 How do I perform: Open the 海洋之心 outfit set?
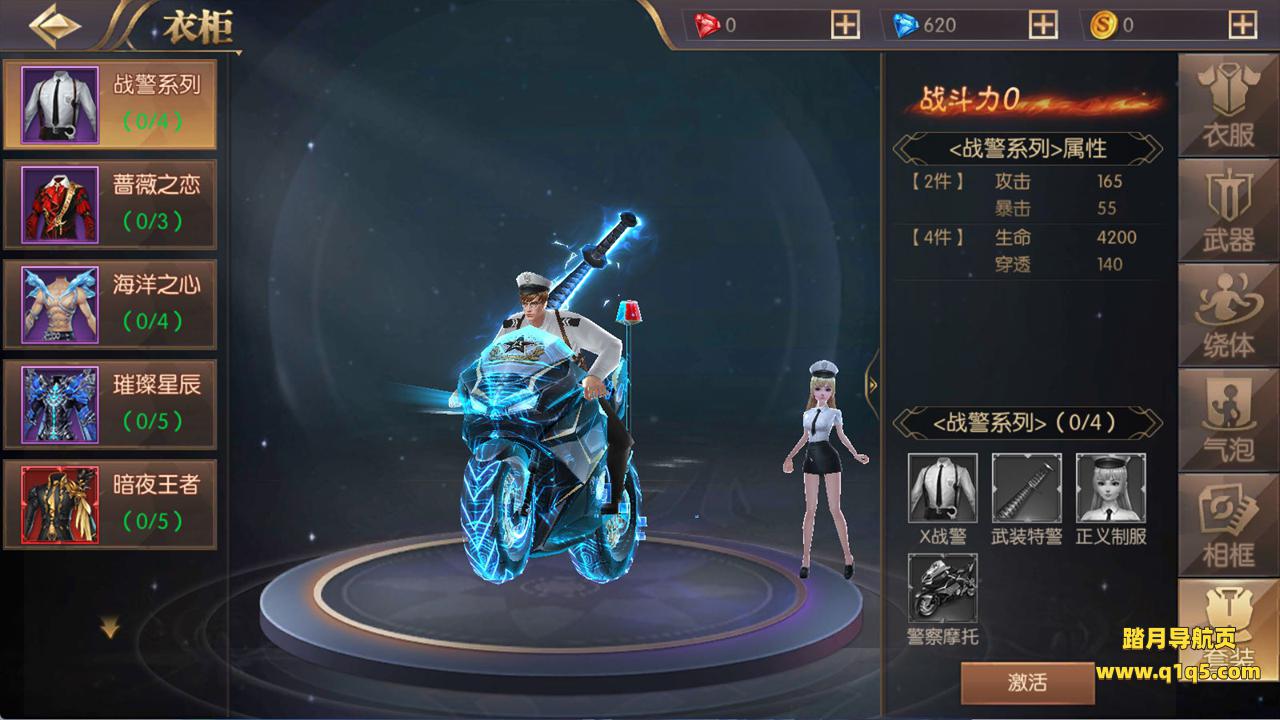109,304
